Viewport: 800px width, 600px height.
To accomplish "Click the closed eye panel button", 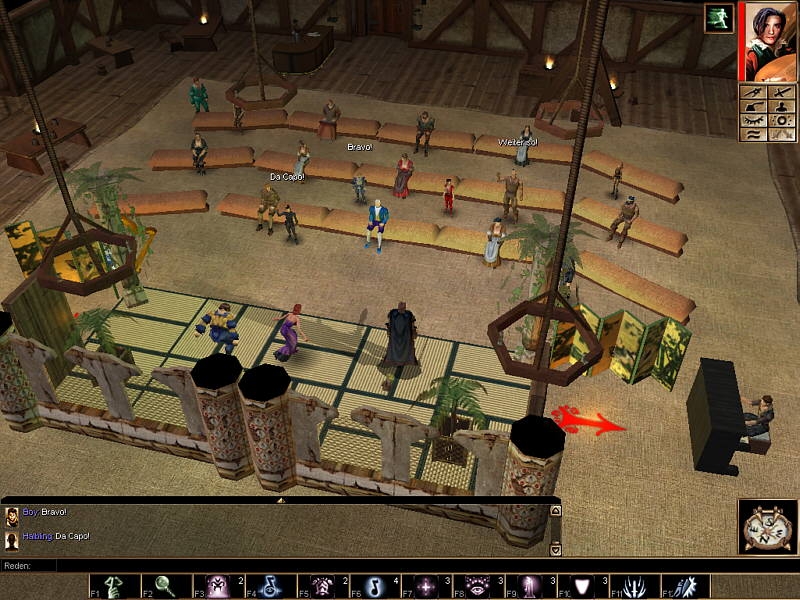I will (753, 120).
